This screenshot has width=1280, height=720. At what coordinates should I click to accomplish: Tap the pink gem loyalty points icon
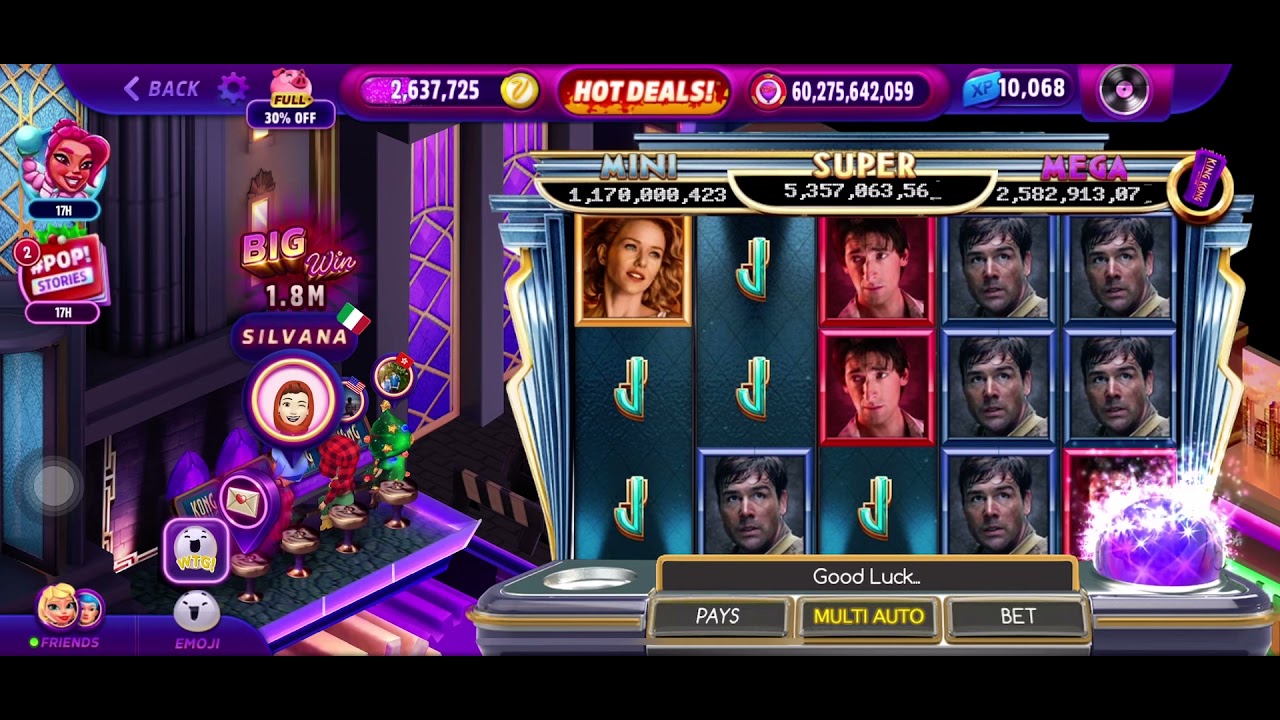tap(768, 91)
